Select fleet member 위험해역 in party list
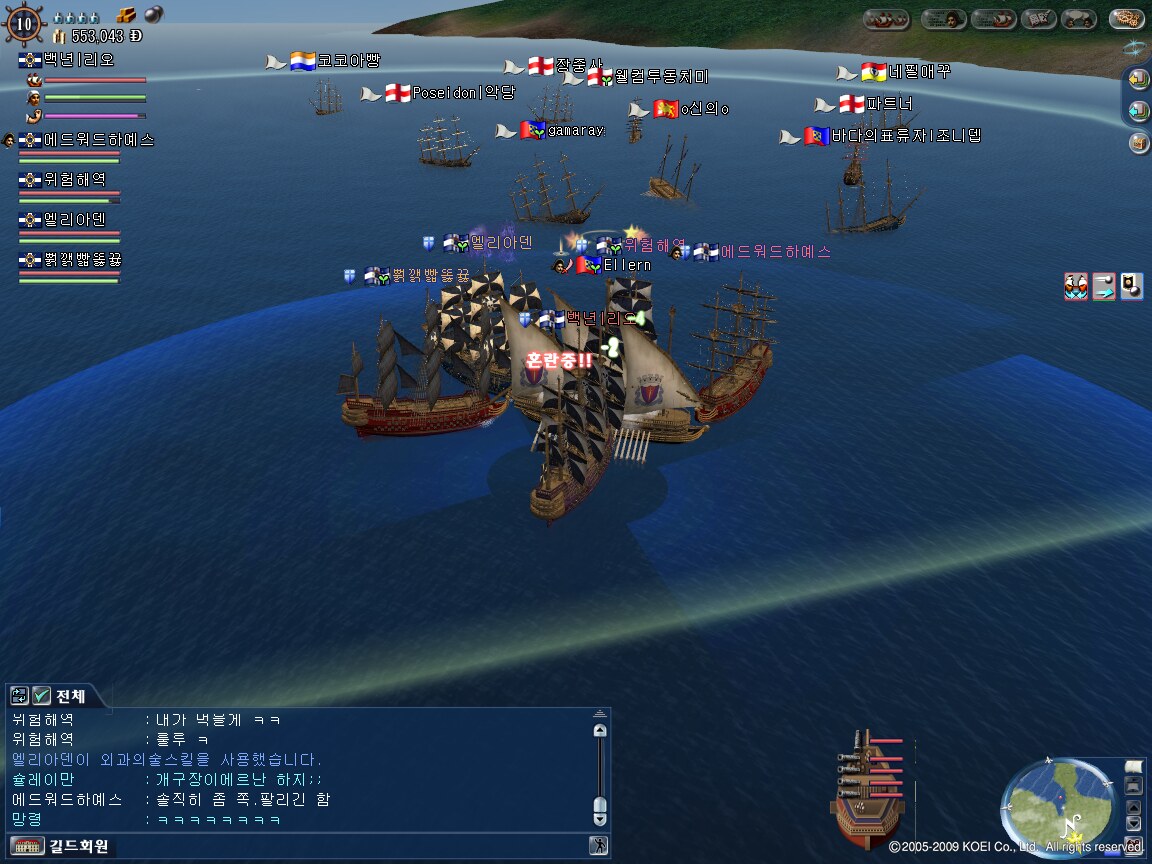Image resolution: width=1152 pixels, height=864 pixels. click(x=74, y=180)
